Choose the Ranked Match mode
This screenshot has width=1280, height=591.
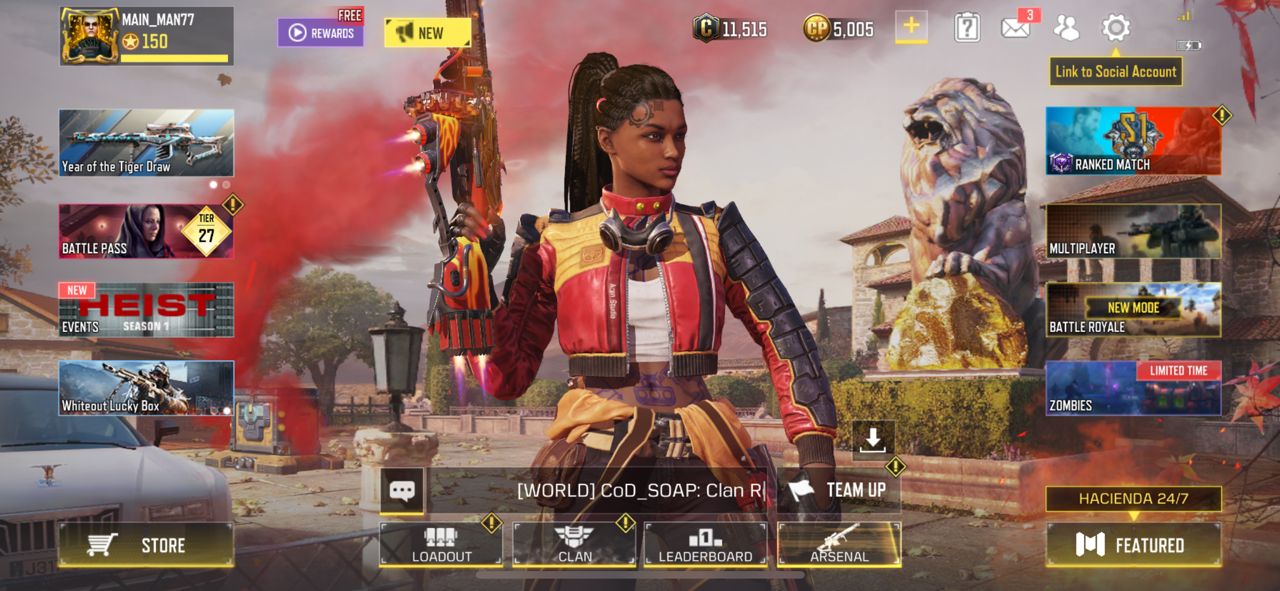1133,141
